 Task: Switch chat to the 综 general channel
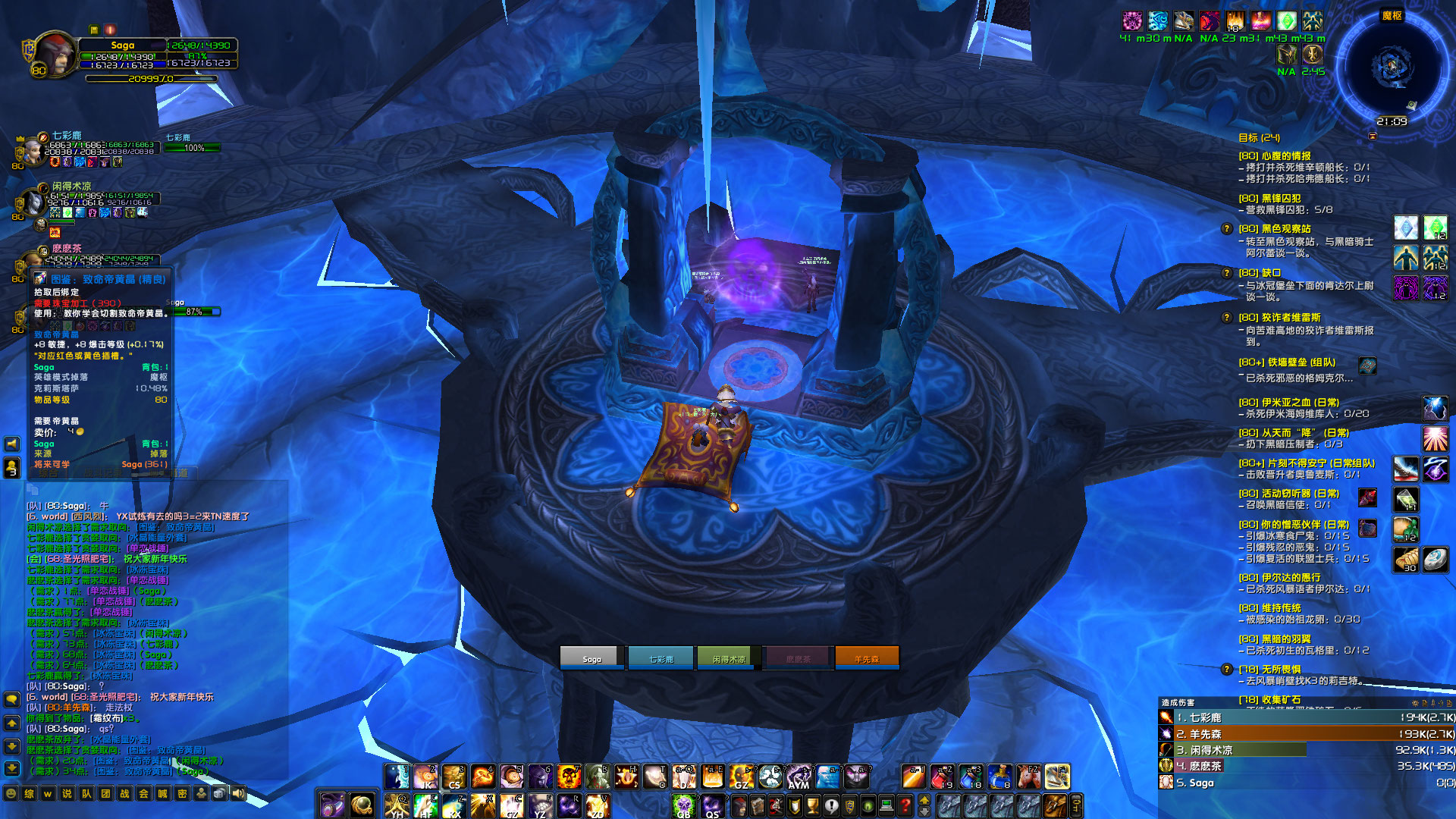coord(29,792)
